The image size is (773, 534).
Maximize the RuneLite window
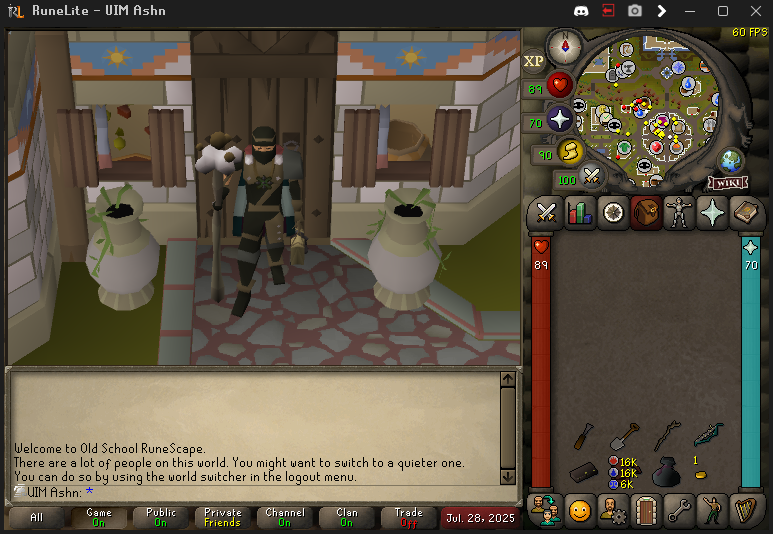(x=723, y=11)
